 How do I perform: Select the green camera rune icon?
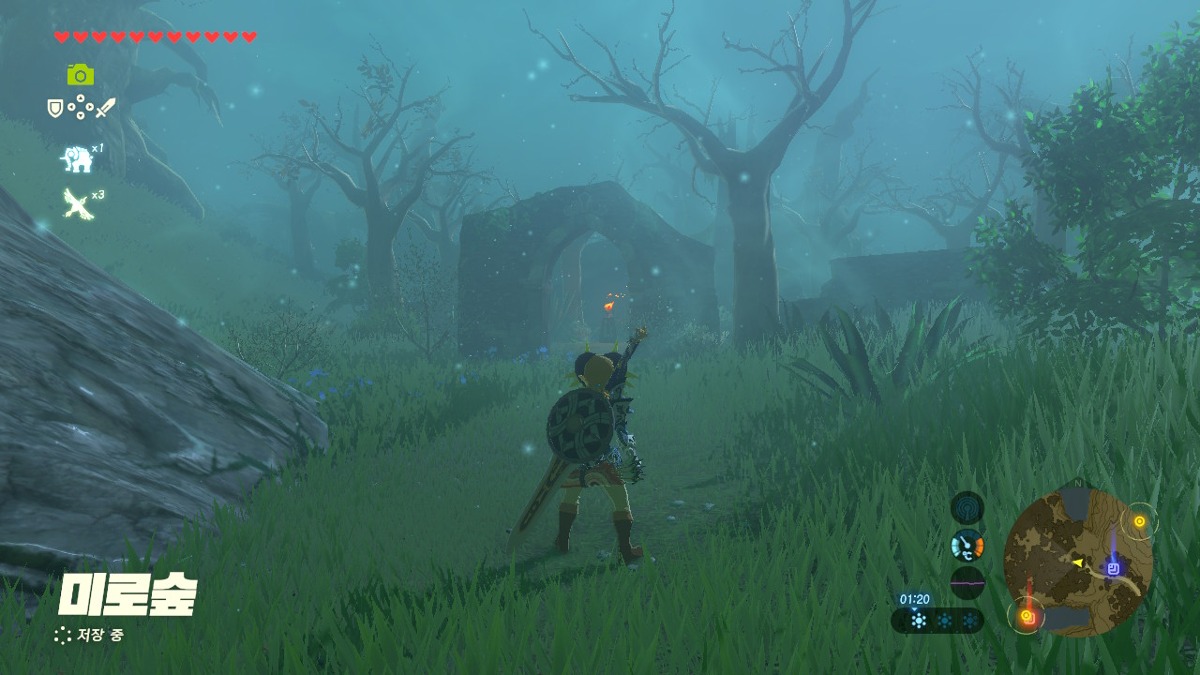pos(80,75)
